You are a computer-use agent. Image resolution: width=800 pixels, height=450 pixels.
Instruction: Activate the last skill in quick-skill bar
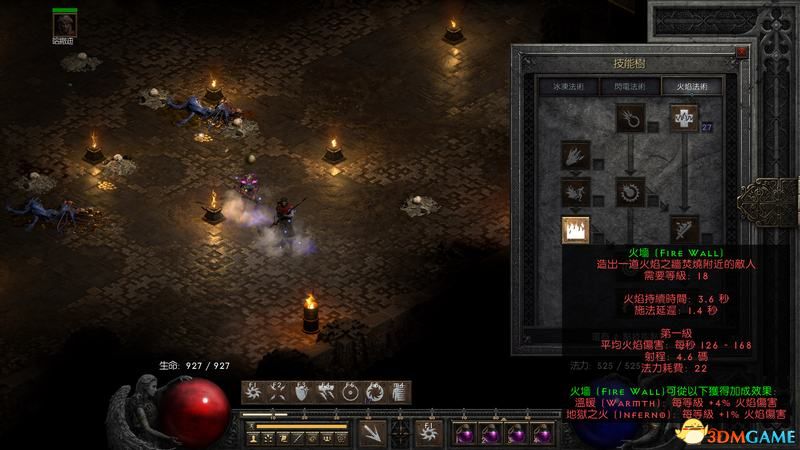pos(398,391)
